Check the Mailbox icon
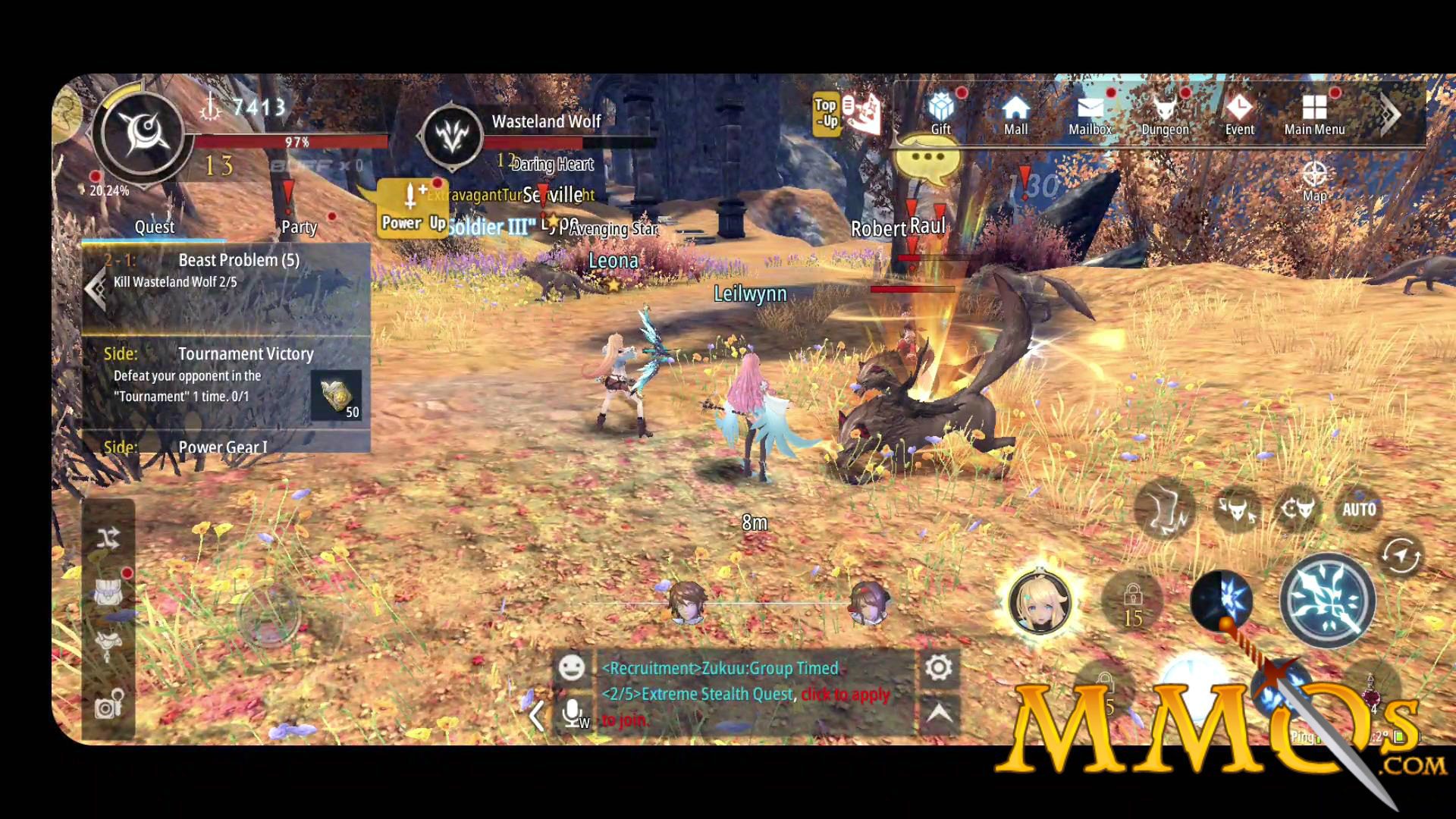 click(1090, 112)
